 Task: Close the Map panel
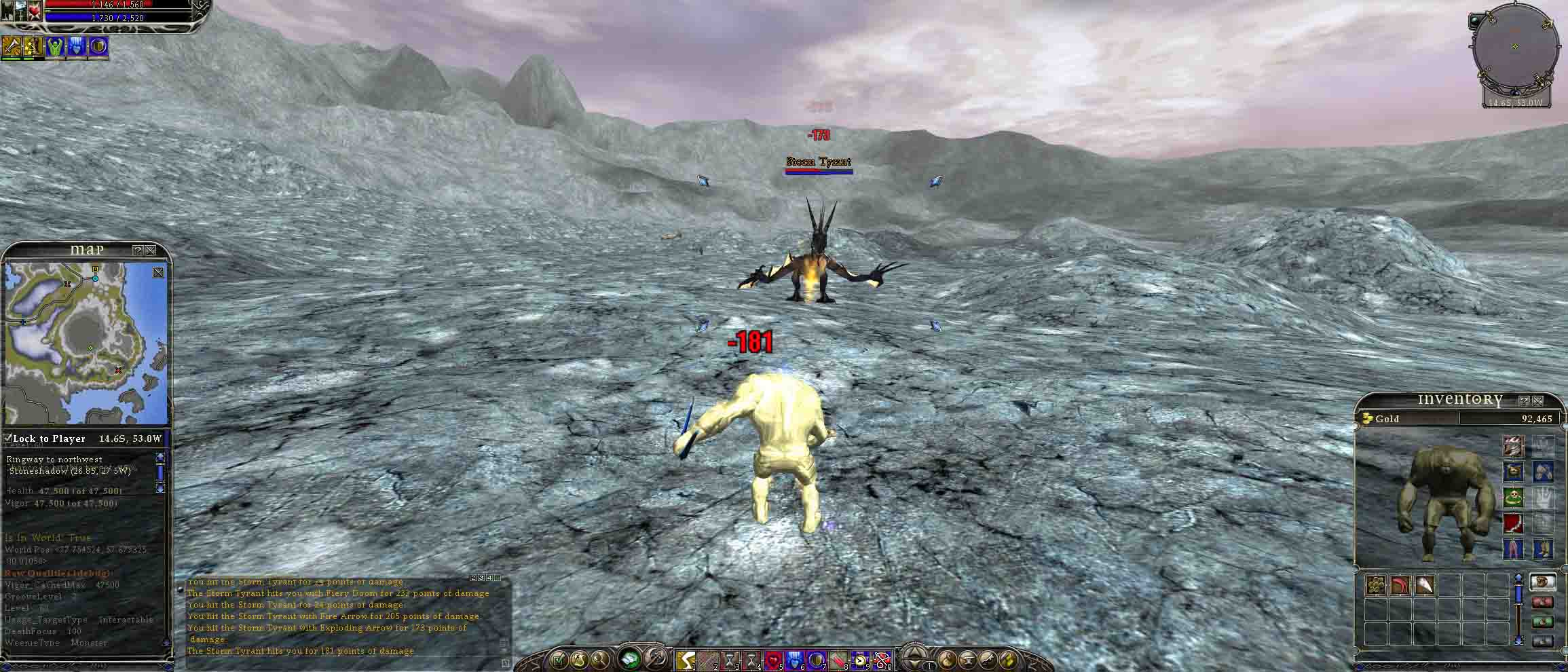click(x=151, y=250)
